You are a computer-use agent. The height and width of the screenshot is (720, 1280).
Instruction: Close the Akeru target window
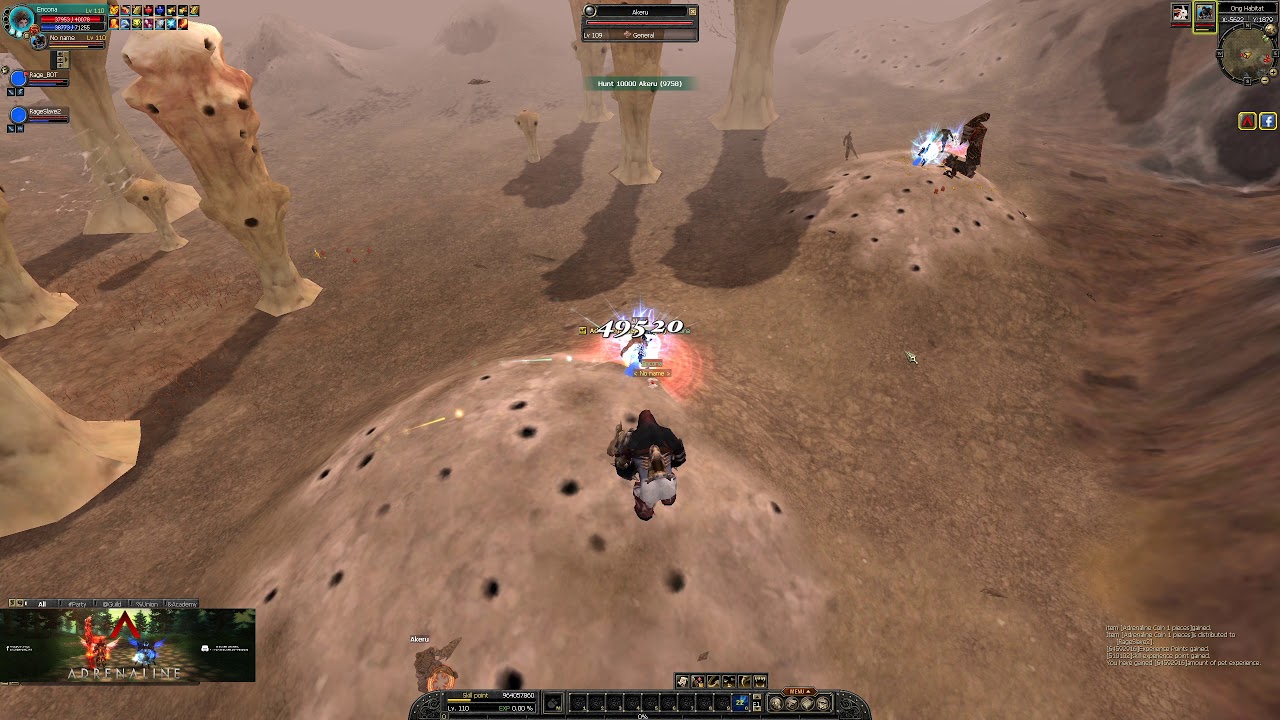coord(692,12)
